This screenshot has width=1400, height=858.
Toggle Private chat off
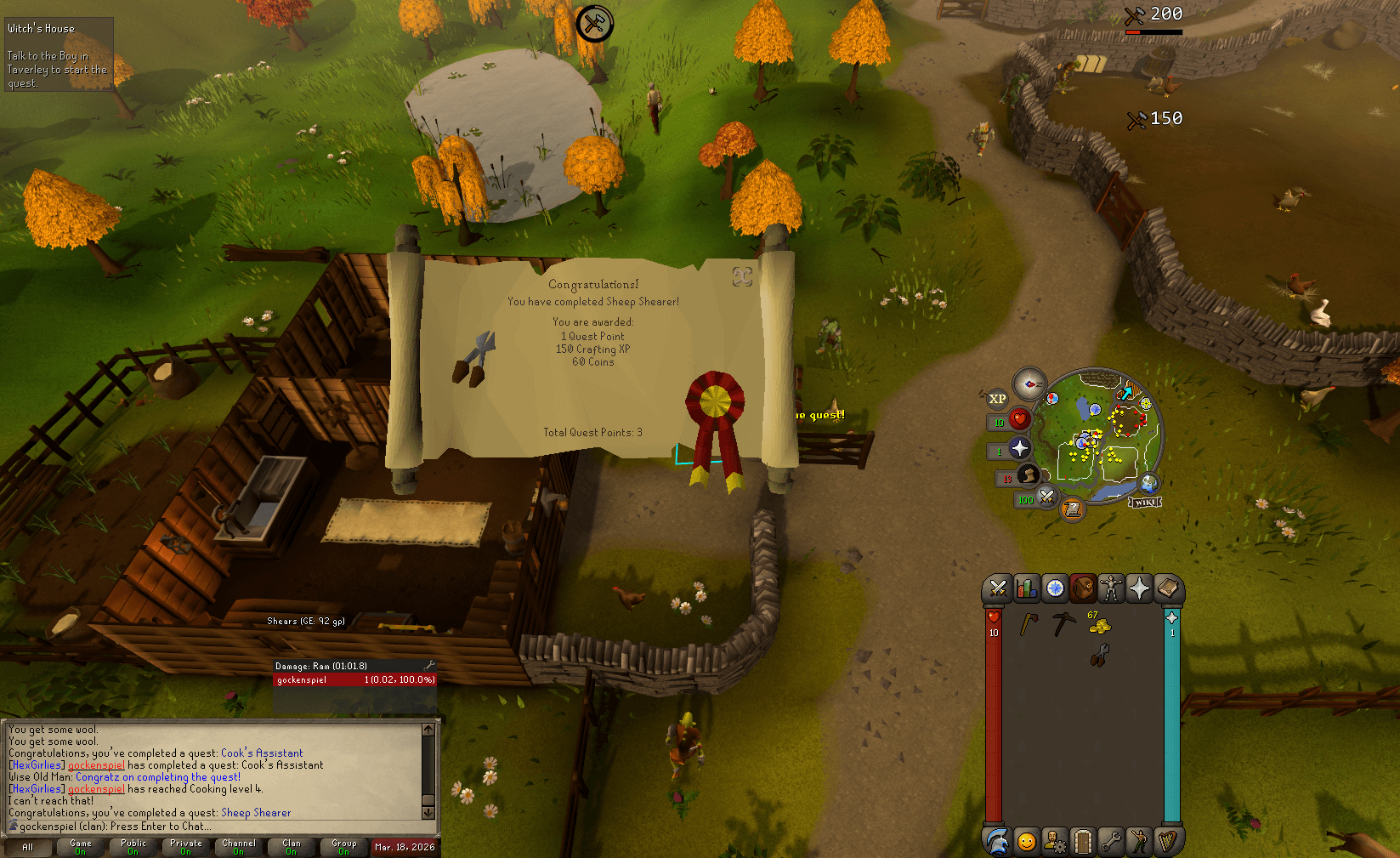pos(185,847)
